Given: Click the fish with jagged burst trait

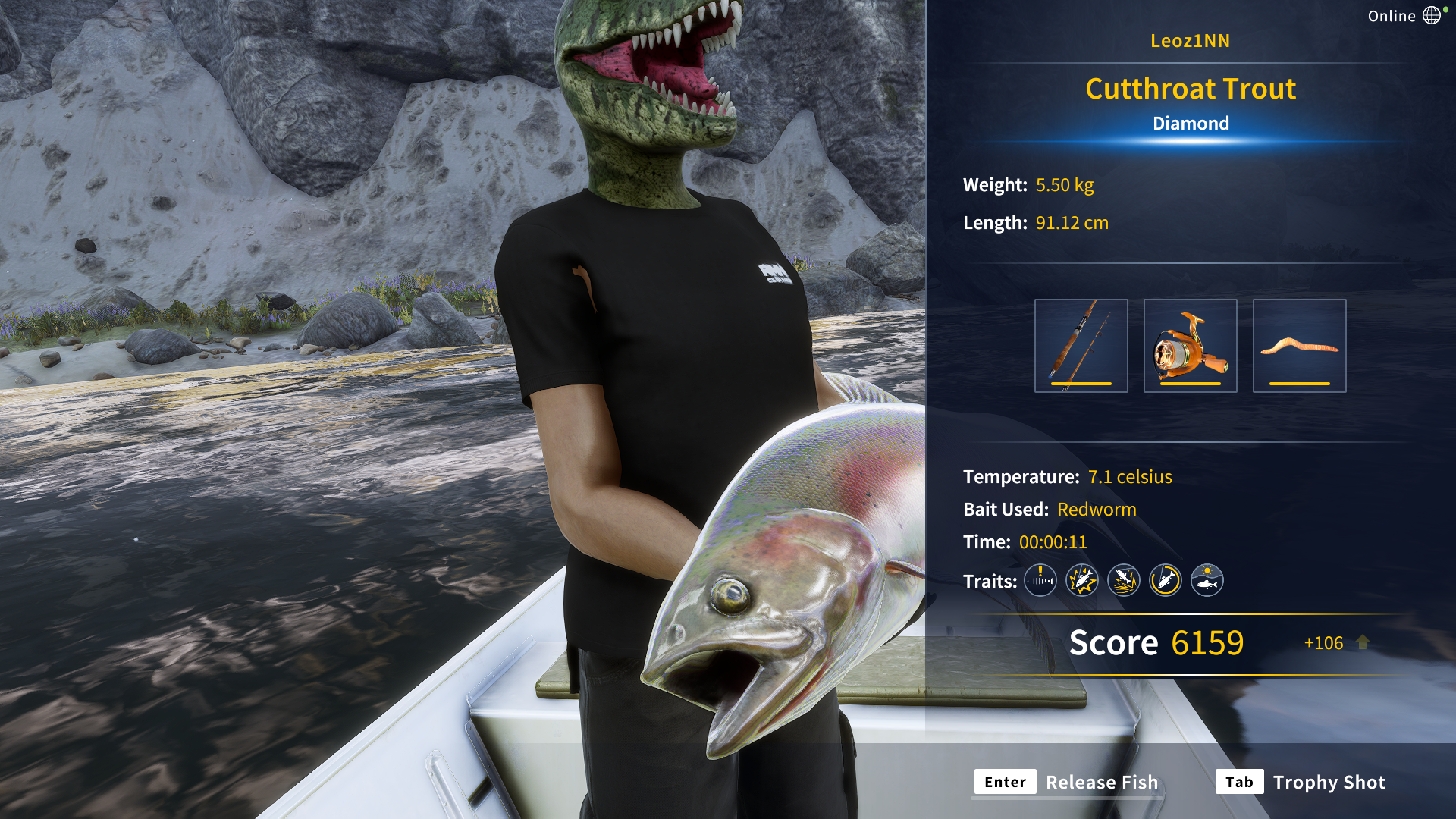Looking at the screenshot, I should (x=1081, y=581).
